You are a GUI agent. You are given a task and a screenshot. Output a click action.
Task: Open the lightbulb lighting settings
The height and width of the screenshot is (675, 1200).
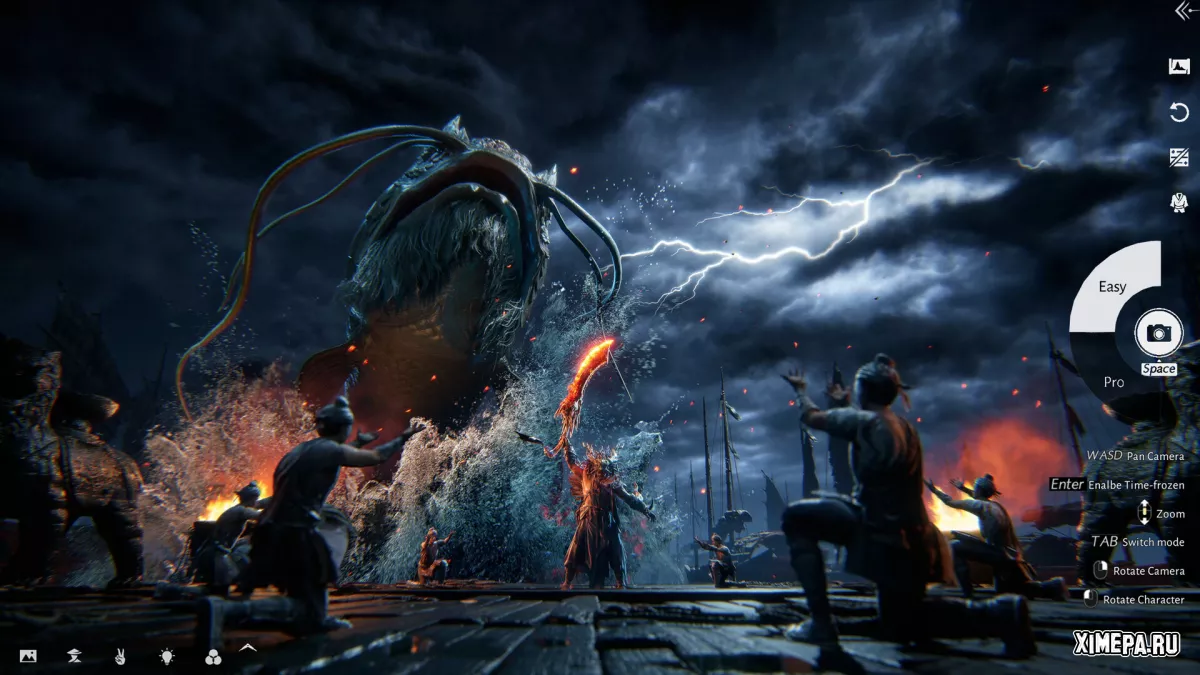(x=166, y=656)
